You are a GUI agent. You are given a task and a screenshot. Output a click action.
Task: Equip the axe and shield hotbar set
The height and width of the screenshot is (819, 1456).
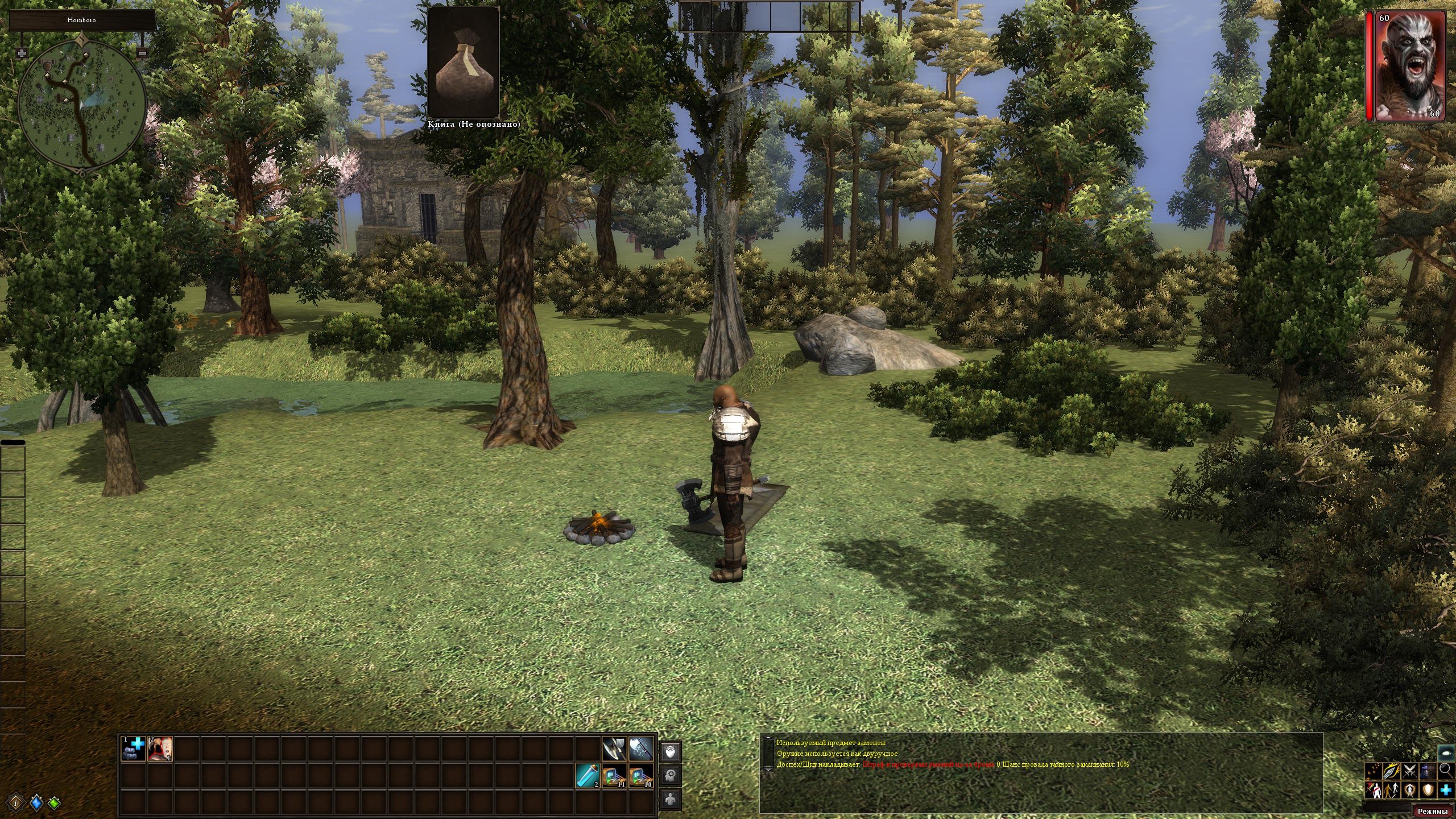pyautogui.click(x=615, y=748)
